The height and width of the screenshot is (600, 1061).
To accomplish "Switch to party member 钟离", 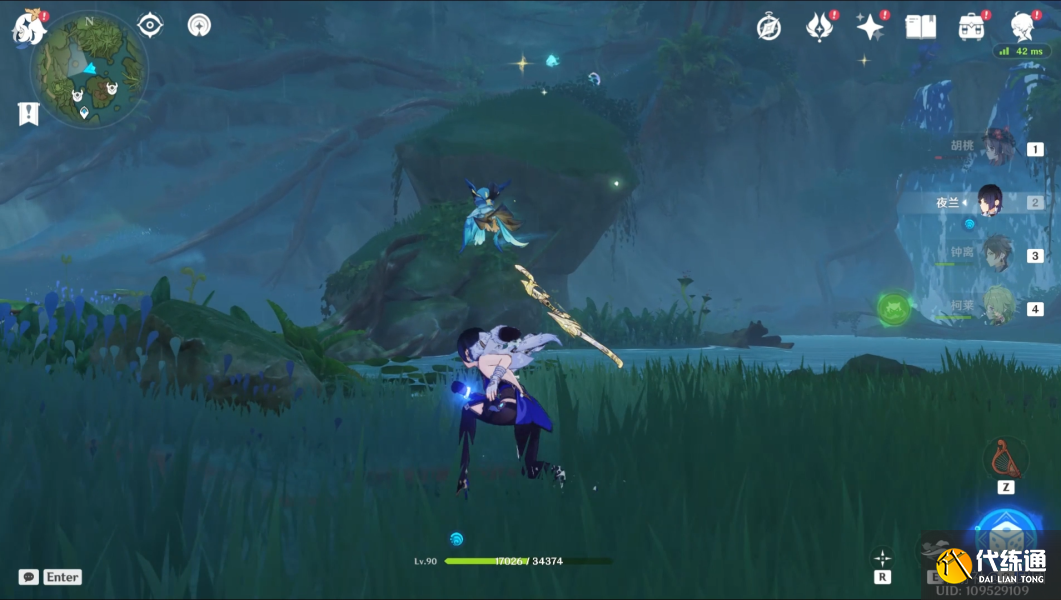I will (997, 255).
